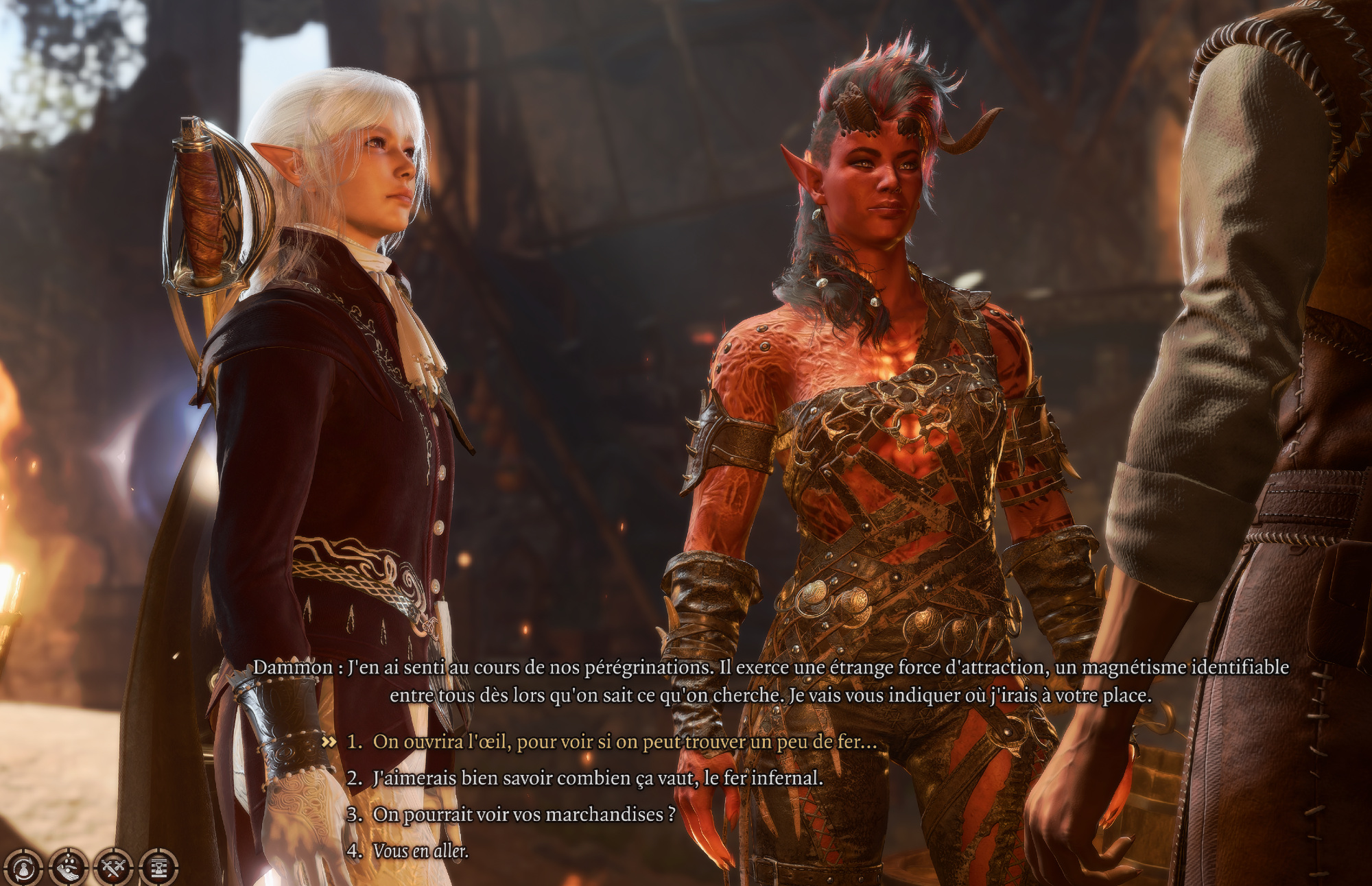1372x886 pixels.
Task: Choose "Vous en aller" to leave the conversation
Action: tap(420, 851)
